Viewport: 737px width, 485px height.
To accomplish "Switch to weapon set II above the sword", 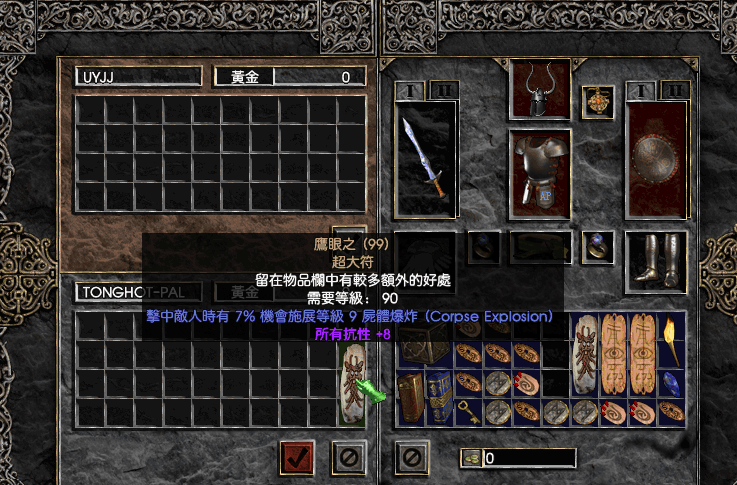I will [x=443, y=91].
